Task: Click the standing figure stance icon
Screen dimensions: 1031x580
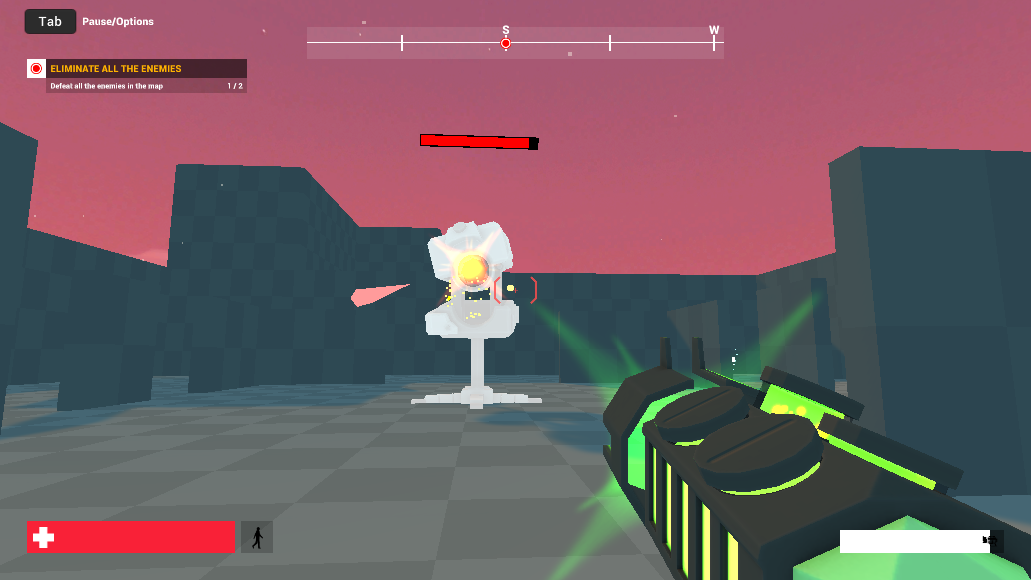Action: click(257, 537)
